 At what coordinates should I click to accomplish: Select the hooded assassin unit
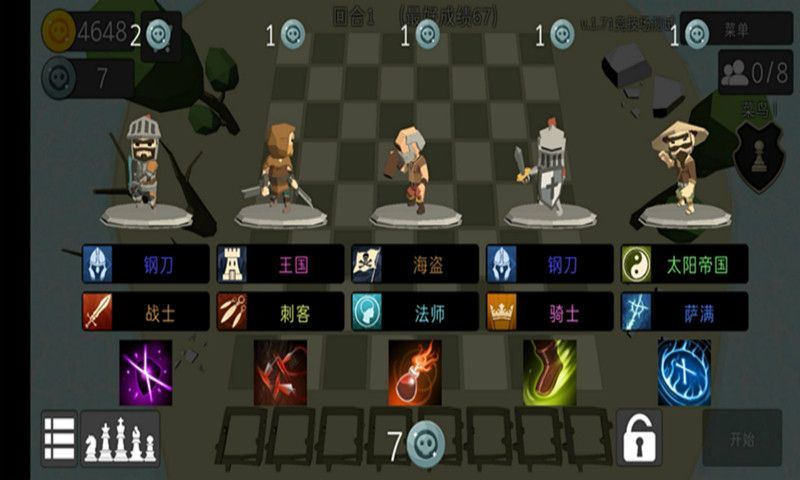(280, 170)
